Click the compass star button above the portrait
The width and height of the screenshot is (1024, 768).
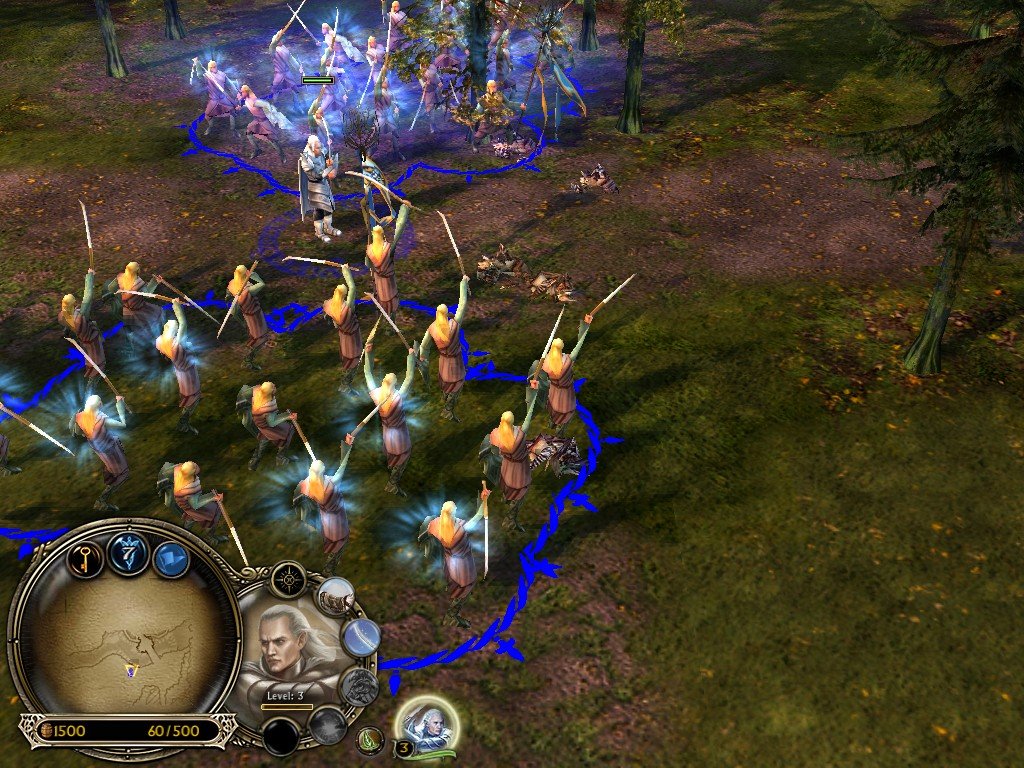pos(288,579)
